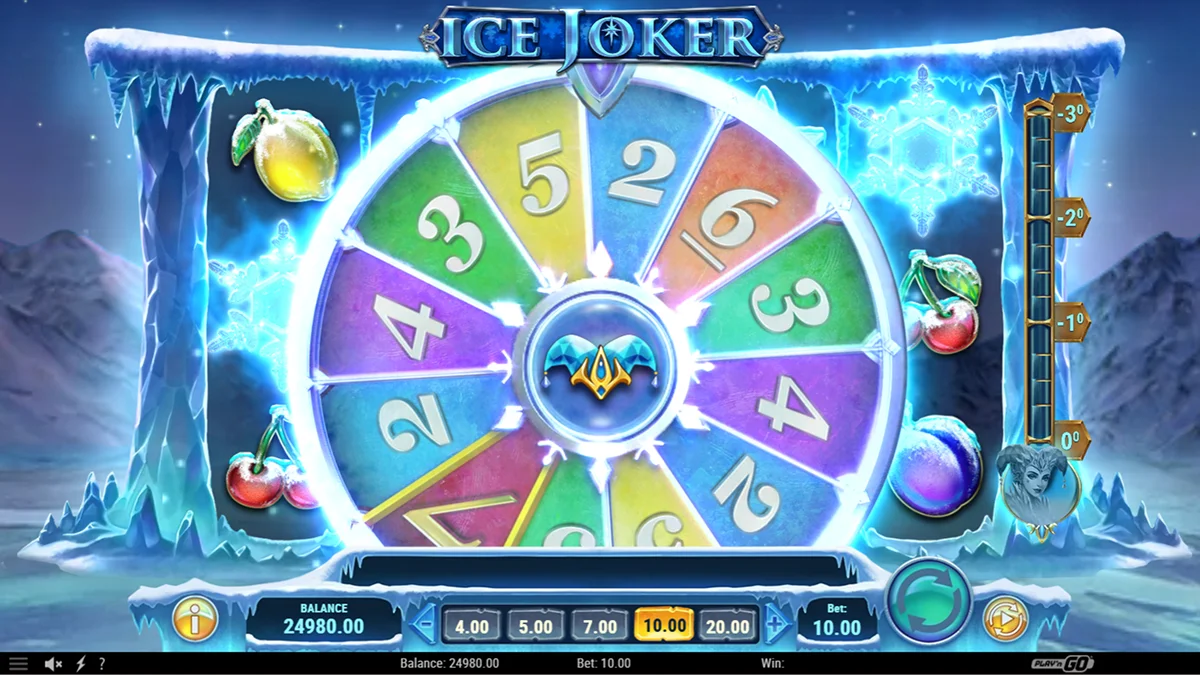The height and width of the screenshot is (675, 1200).
Task: Decrease bet with the minus arrow
Action: pyautogui.click(x=423, y=627)
